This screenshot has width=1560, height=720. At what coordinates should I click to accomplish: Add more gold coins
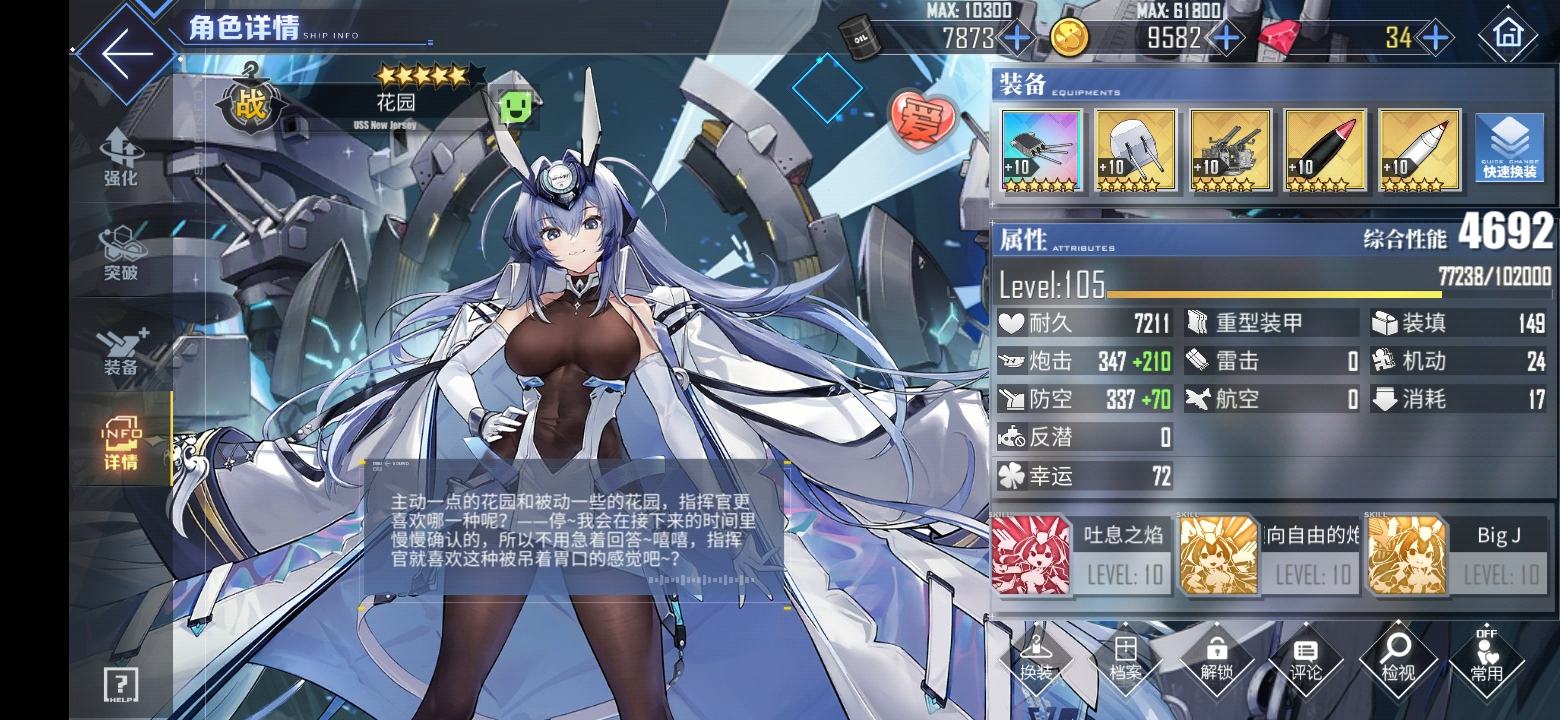[x=1226, y=38]
